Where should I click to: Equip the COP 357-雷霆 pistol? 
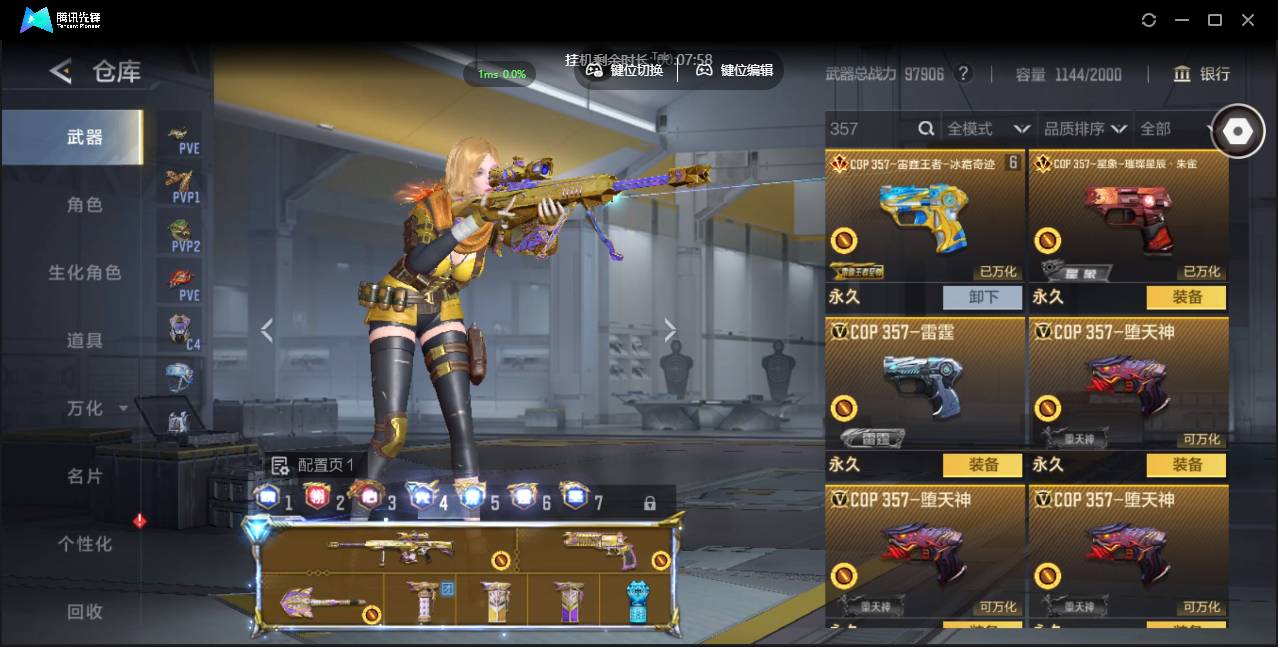point(983,465)
